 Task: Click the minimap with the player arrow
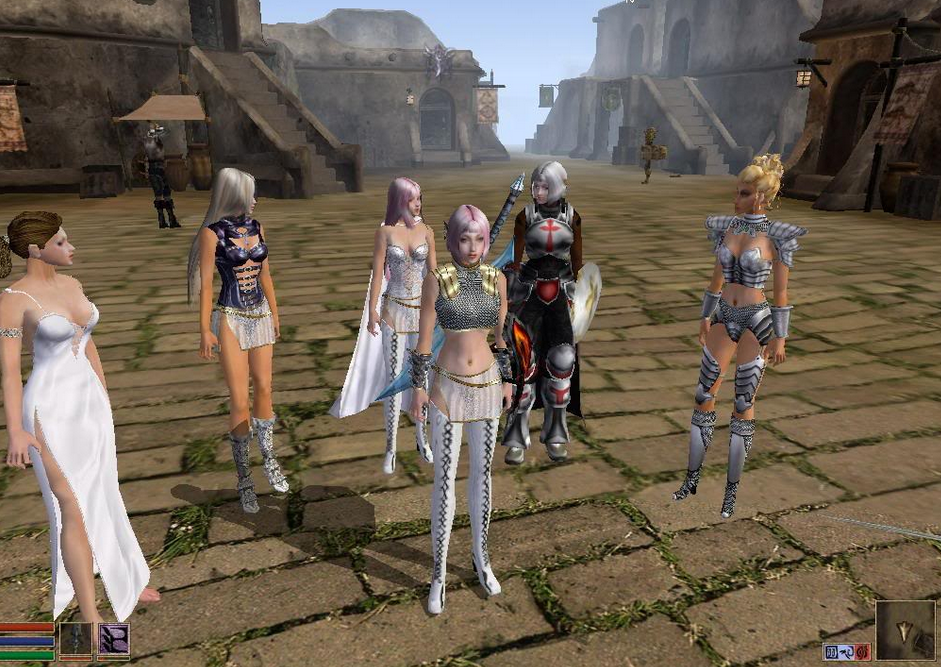(x=905, y=630)
